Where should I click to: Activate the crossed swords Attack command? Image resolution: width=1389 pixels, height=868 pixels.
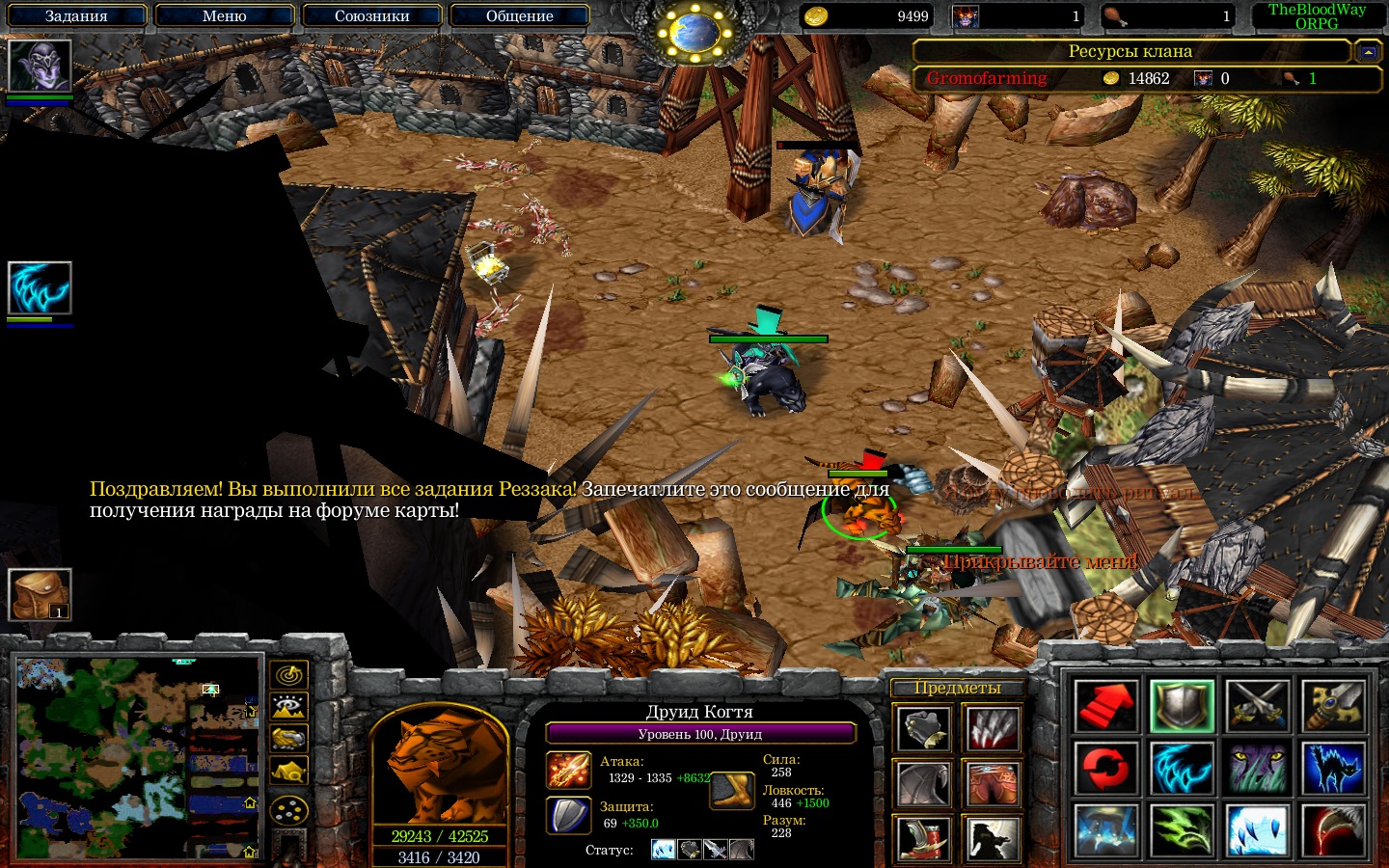point(1258,706)
